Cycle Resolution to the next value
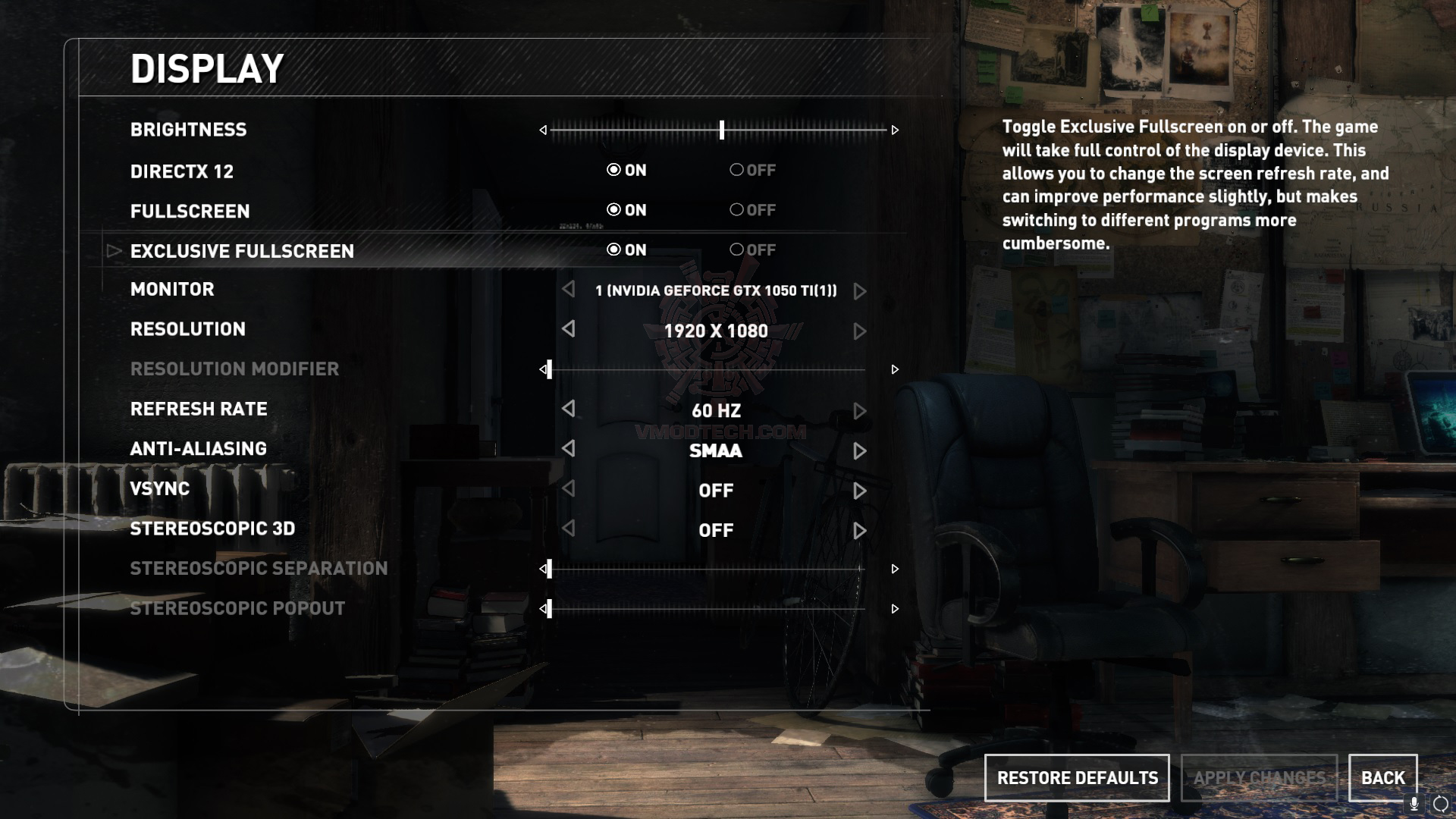The height and width of the screenshot is (819, 1456). click(x=859, y=331)
